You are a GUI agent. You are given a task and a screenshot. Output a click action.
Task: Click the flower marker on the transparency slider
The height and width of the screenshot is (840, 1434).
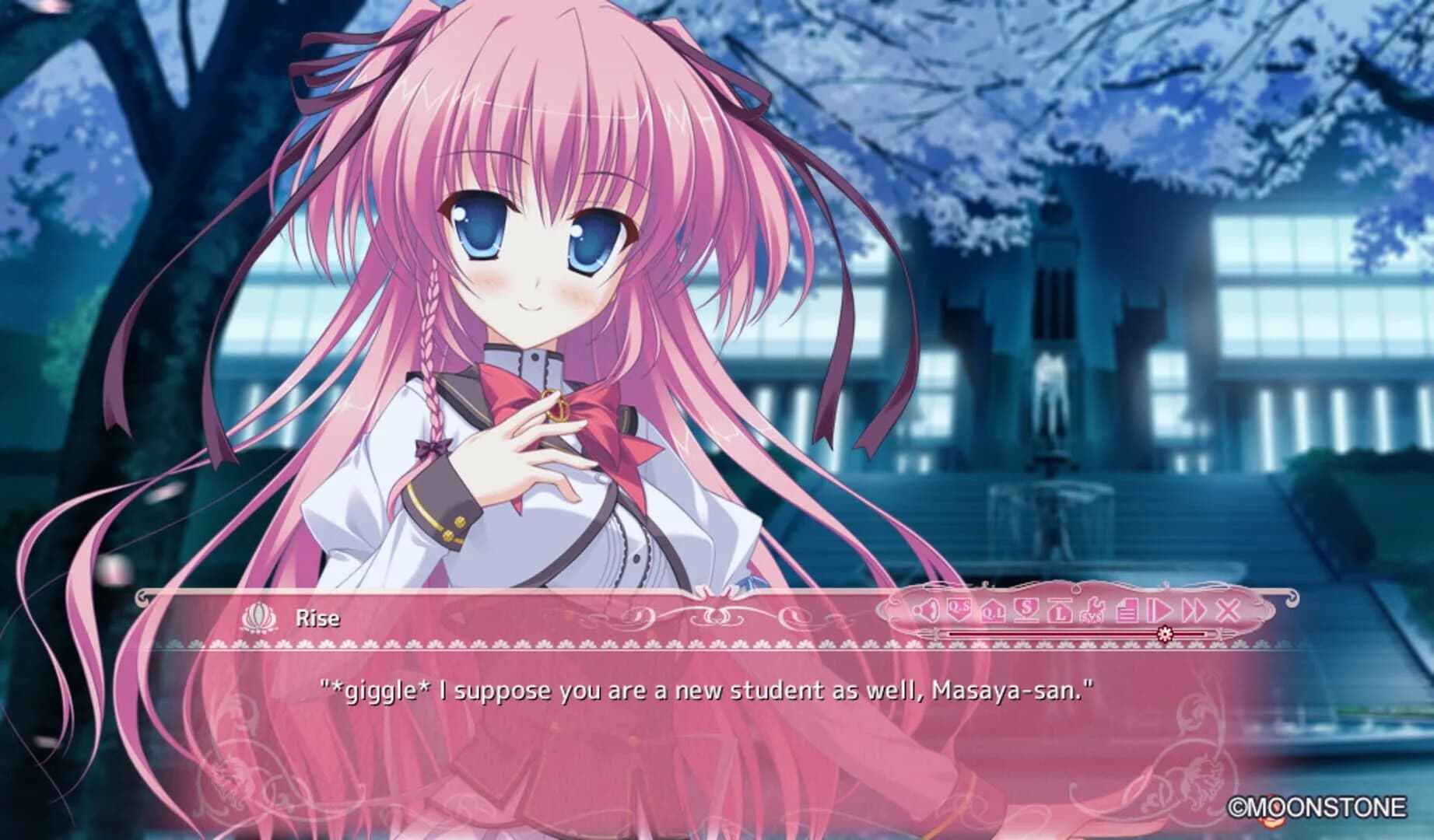pyautogui.click(x=1164, y=634)
